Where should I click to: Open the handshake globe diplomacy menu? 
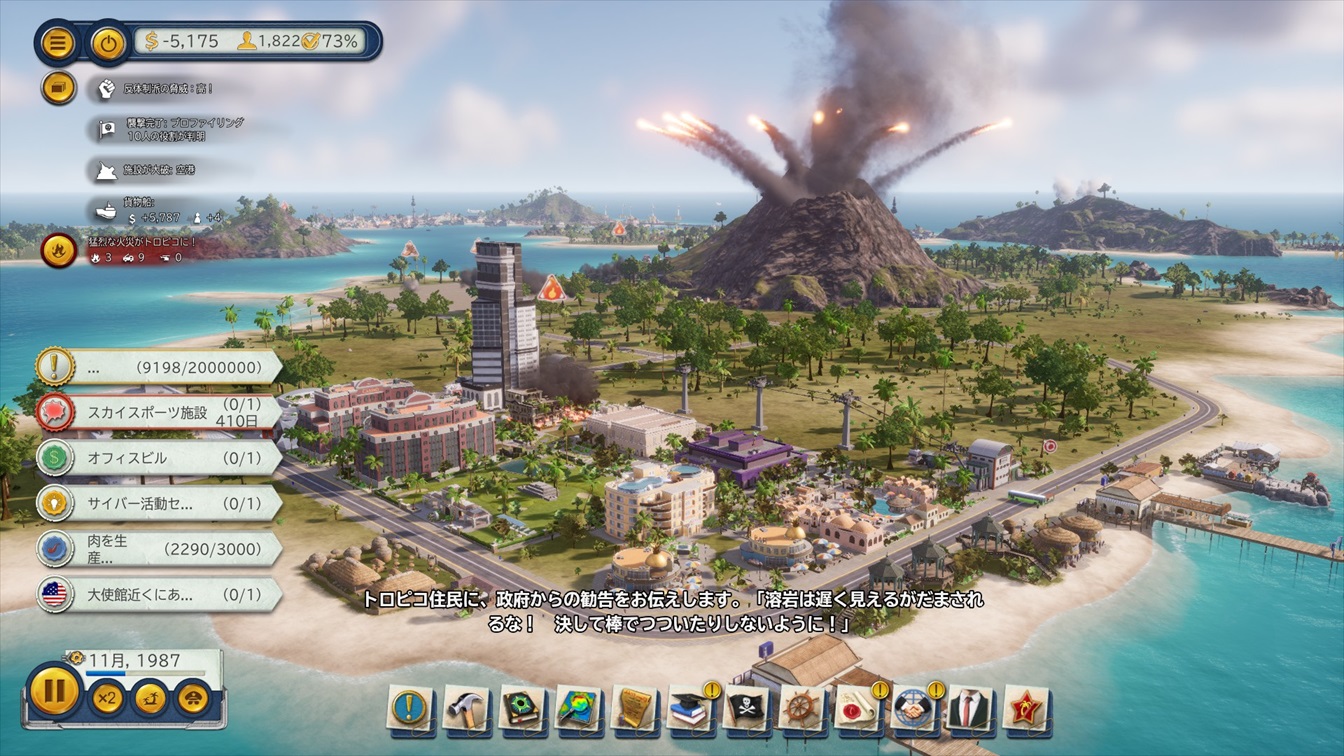pos(913,707)
